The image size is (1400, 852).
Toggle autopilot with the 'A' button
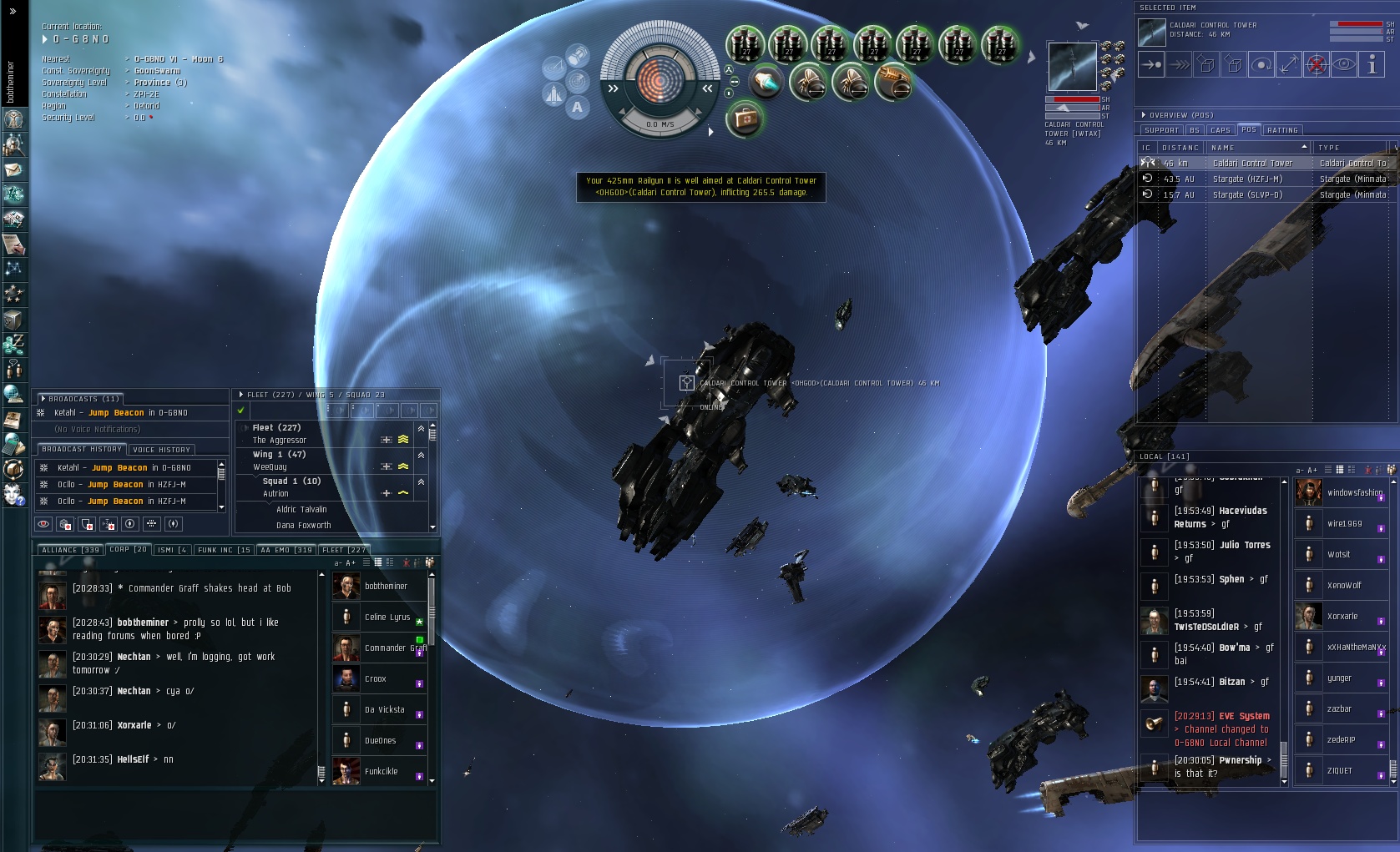pyautogui.click(x=577, y=107)
